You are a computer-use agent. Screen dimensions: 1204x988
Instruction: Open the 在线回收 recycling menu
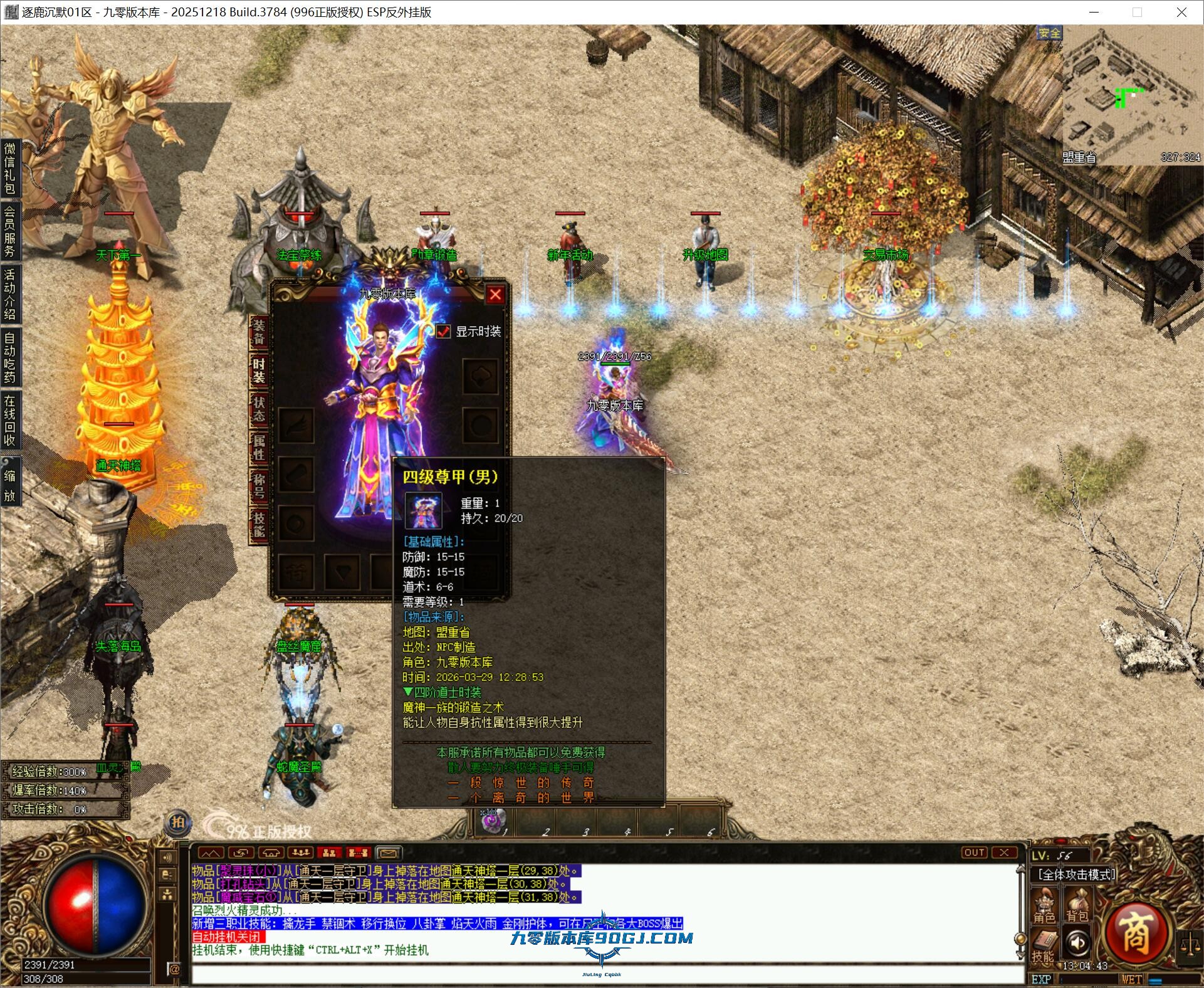(10, 419)
